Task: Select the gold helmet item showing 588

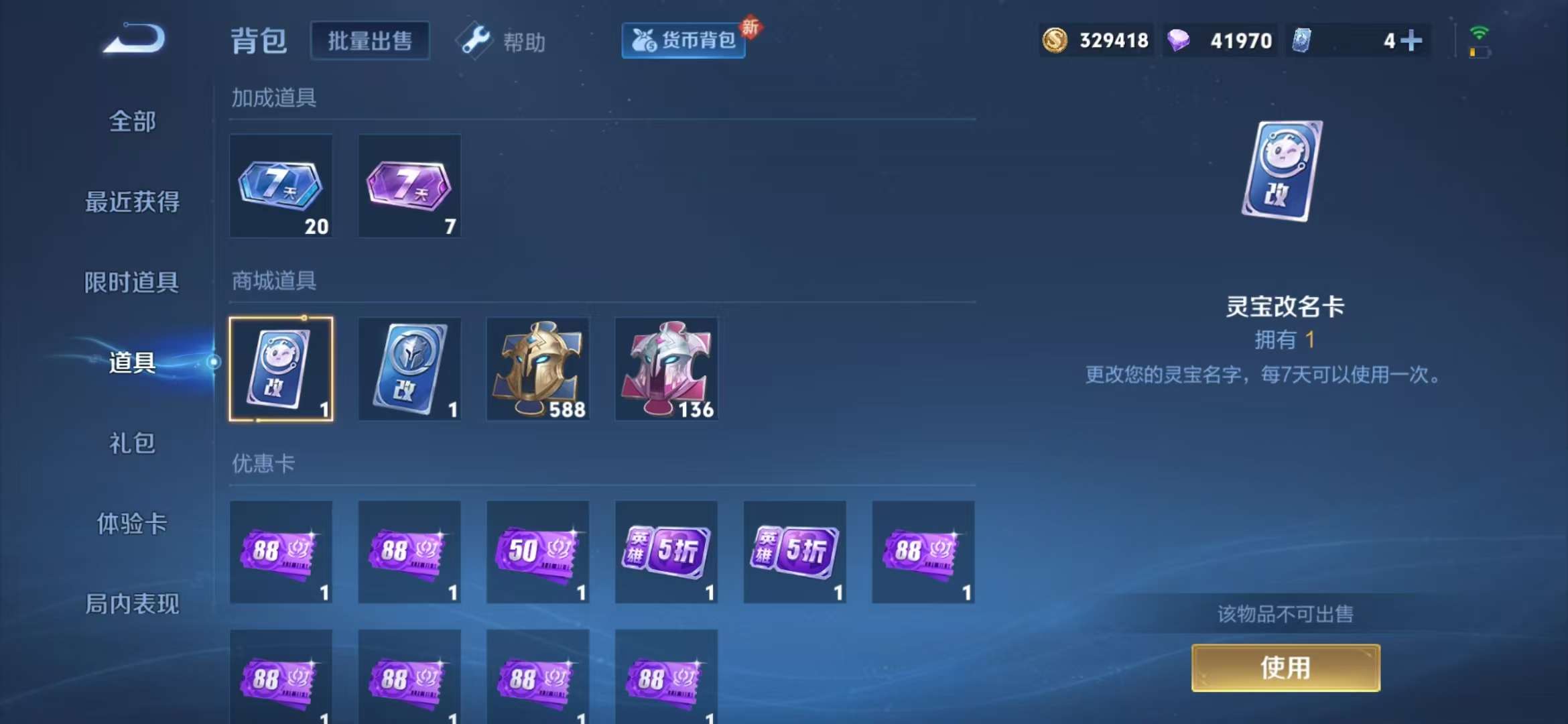Action: [x=538, y=369]
